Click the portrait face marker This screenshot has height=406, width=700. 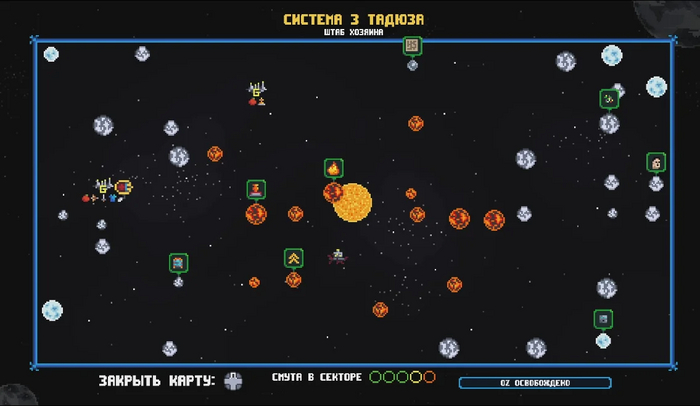click(656, 162)
